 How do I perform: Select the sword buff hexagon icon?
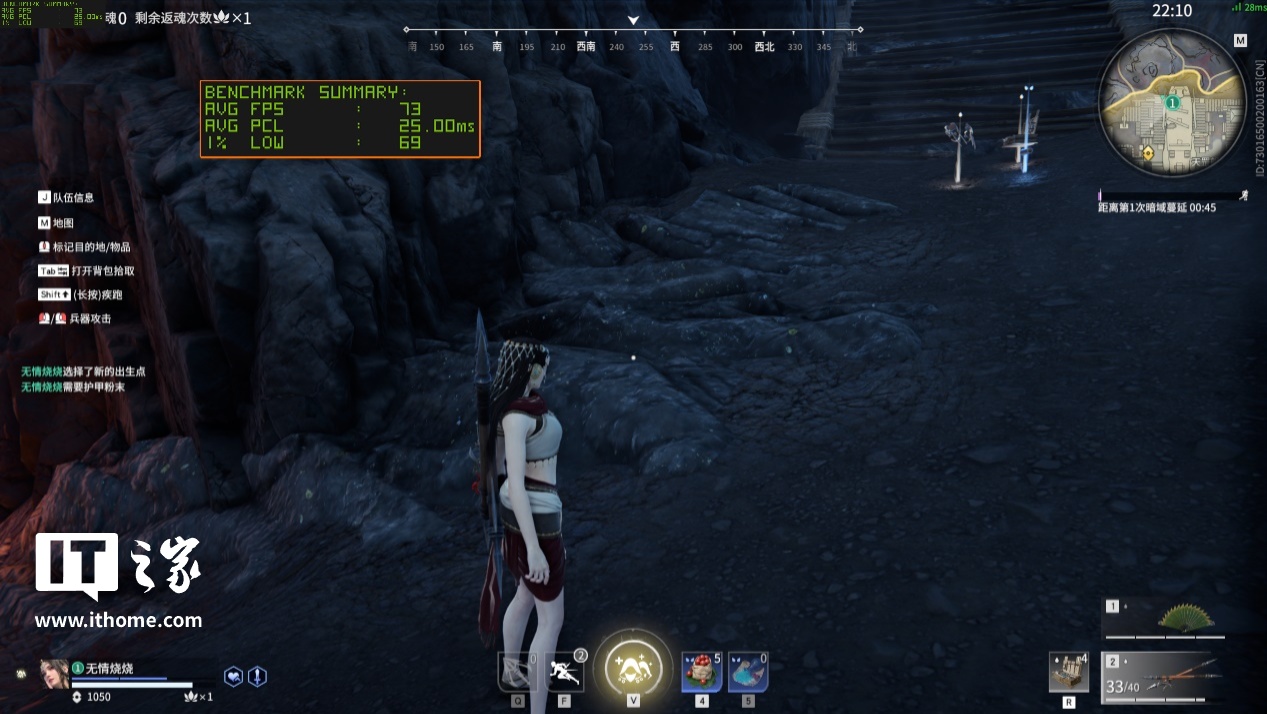pos(257,676)
